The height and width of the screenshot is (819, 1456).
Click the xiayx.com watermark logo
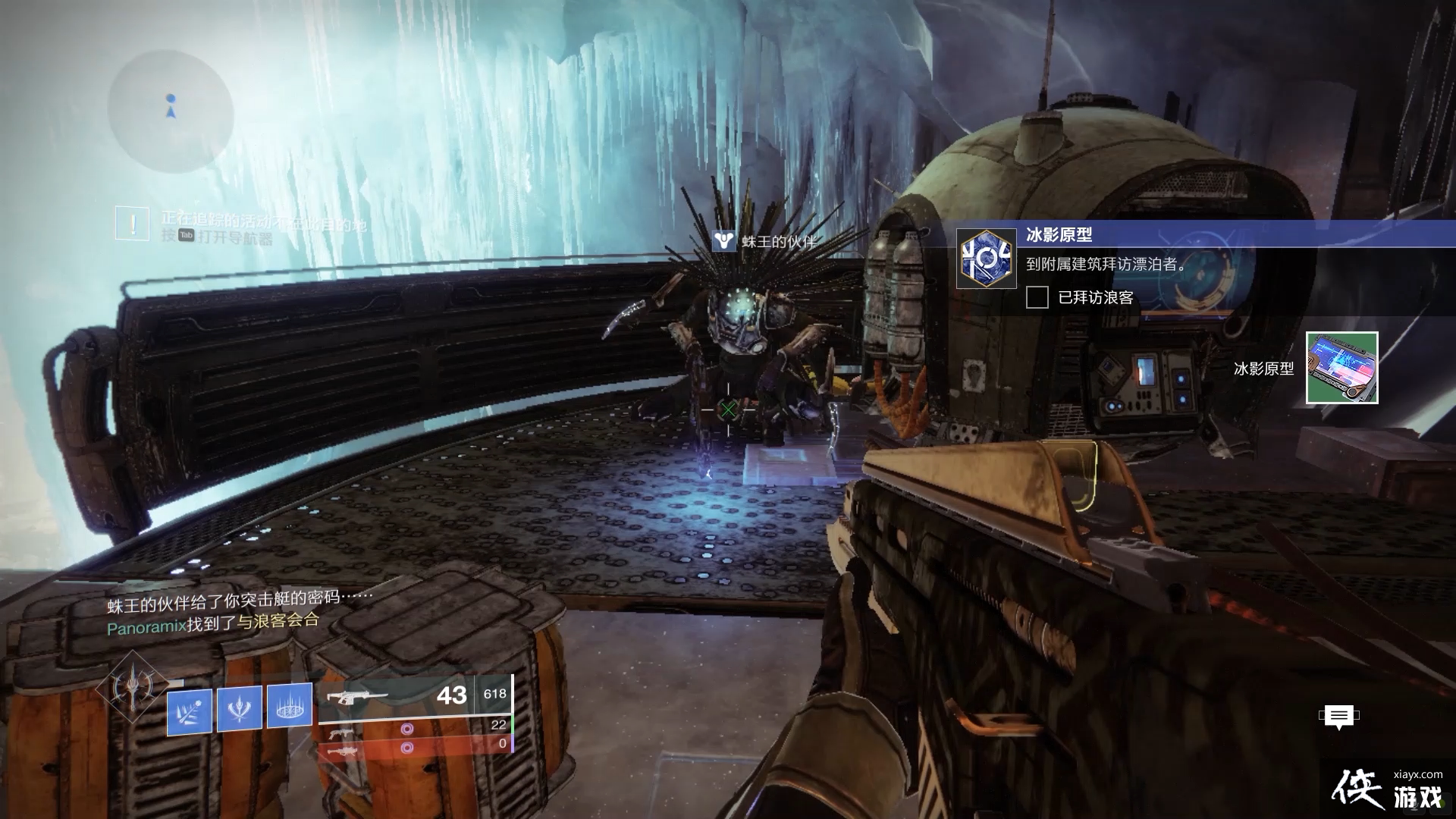pyautogui.click(x=1388, y=789)
